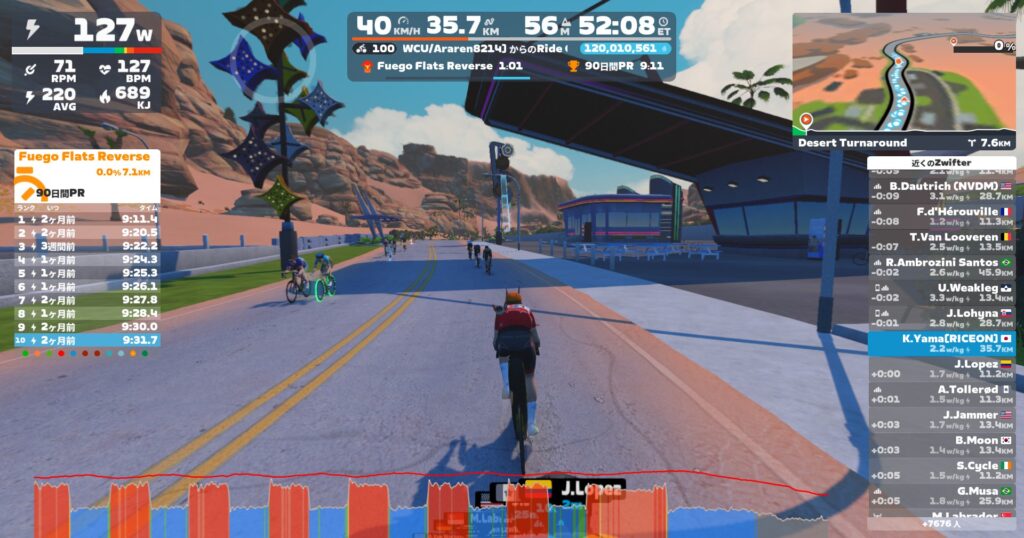Select the rank 1 time 9:11.4 row
The height and width of the screenshot is (538, 1024).
(86, 218)
